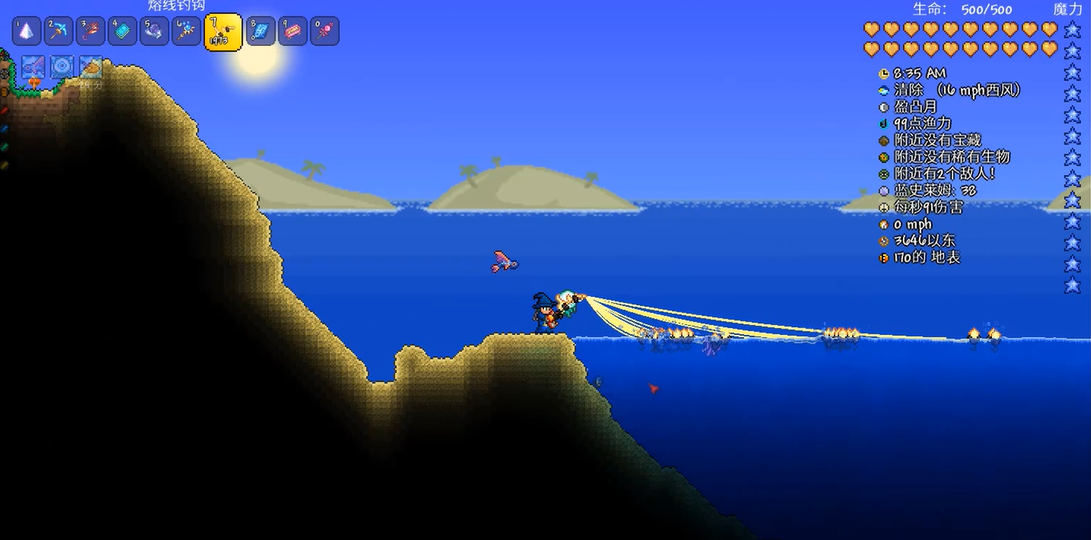The width and height of the screenshot is (1091, 540).
Task: Select the blue-orbed staff in slot 6
Action: click(x=186, y=31)
